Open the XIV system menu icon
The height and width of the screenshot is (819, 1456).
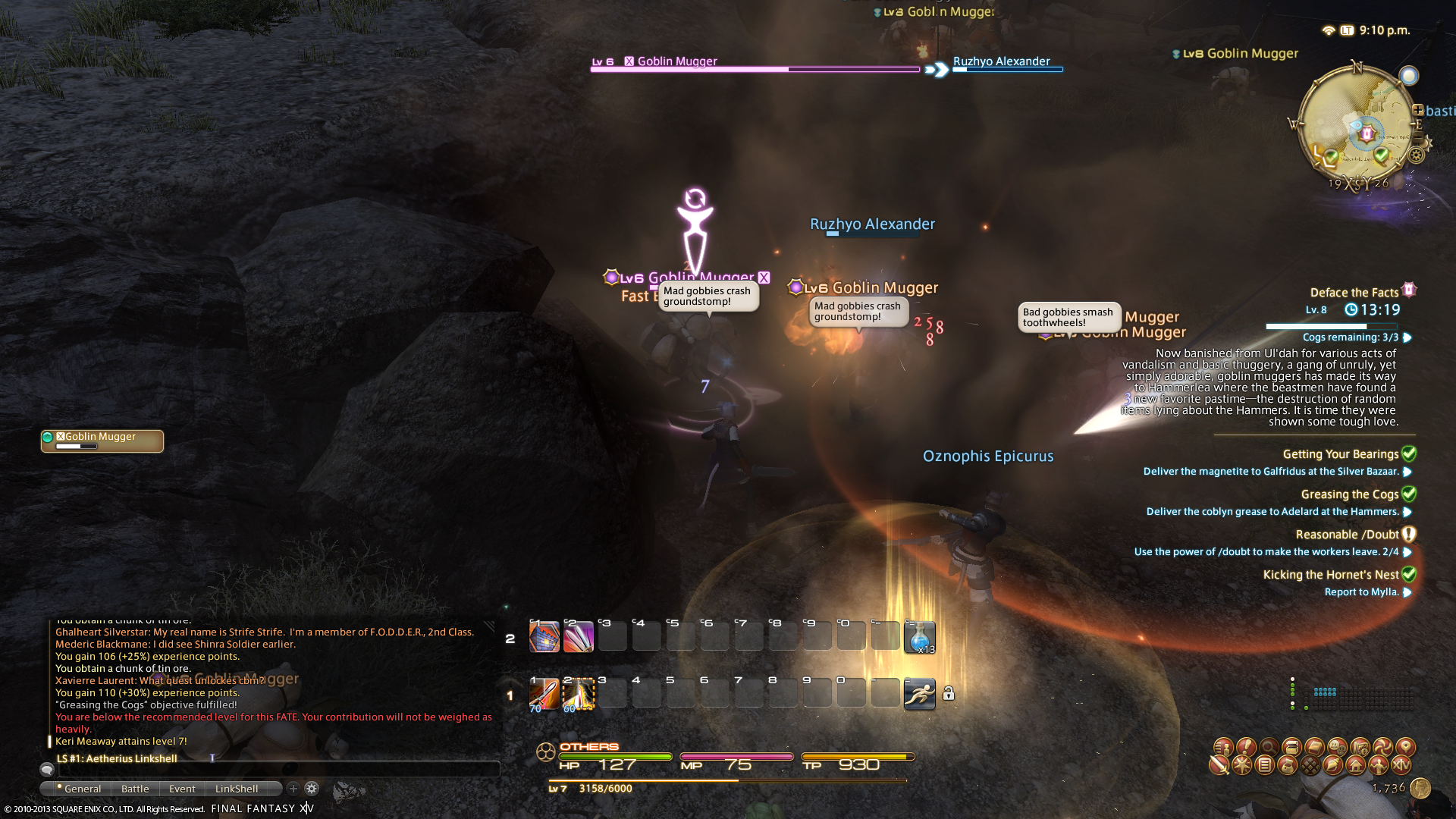[x=1401, y=765]
